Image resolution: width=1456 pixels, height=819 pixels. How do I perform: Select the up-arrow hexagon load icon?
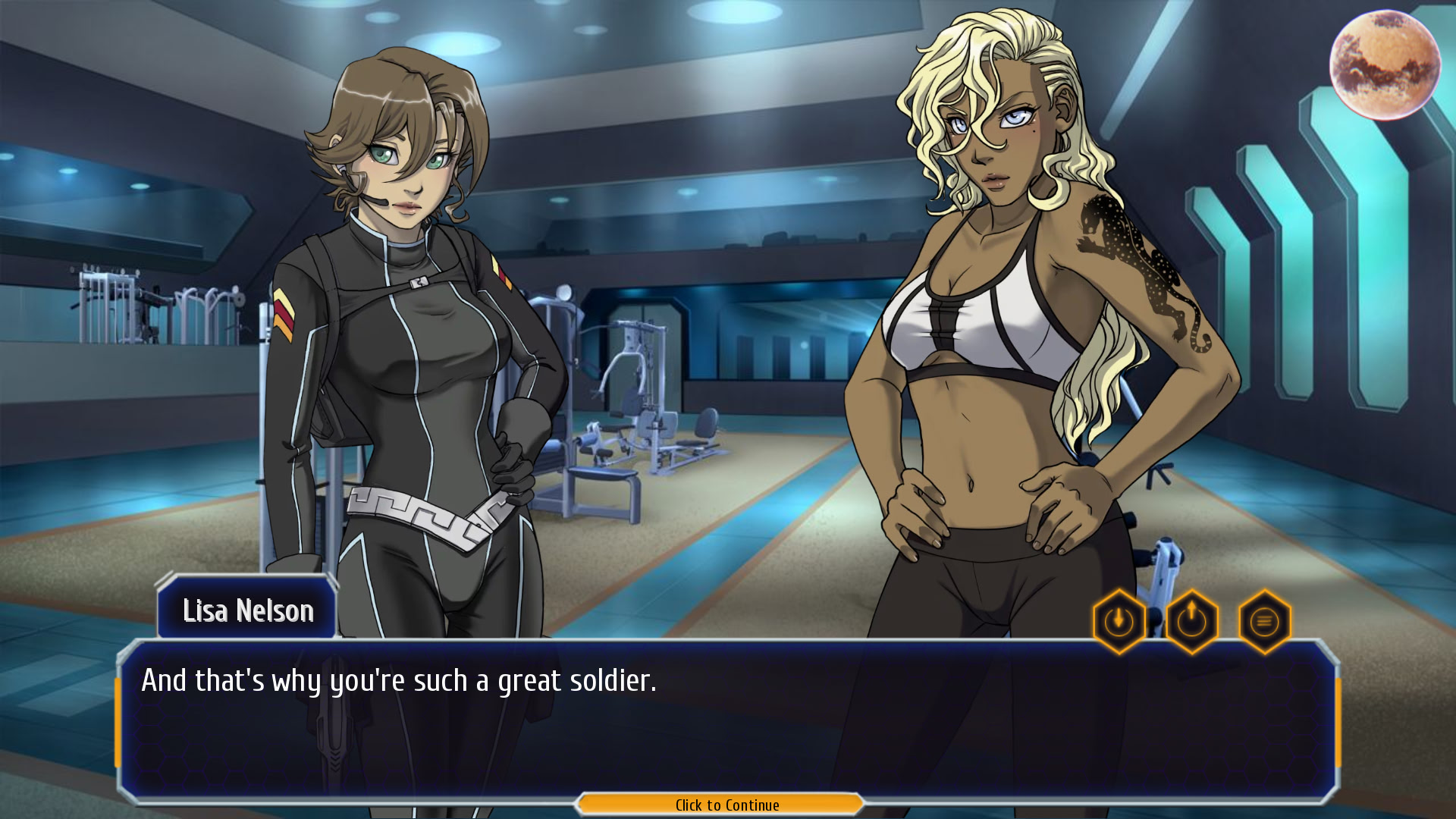[x=1192, y=622]
